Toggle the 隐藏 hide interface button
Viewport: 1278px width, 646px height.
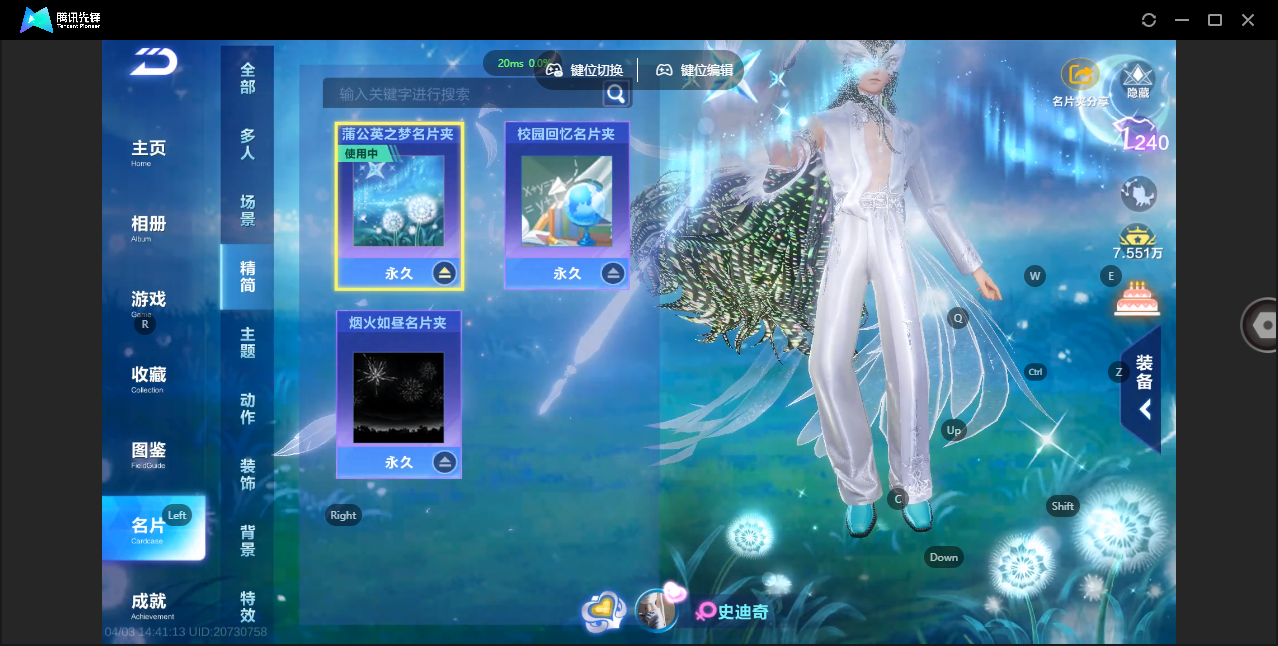tap(1138, 78)
